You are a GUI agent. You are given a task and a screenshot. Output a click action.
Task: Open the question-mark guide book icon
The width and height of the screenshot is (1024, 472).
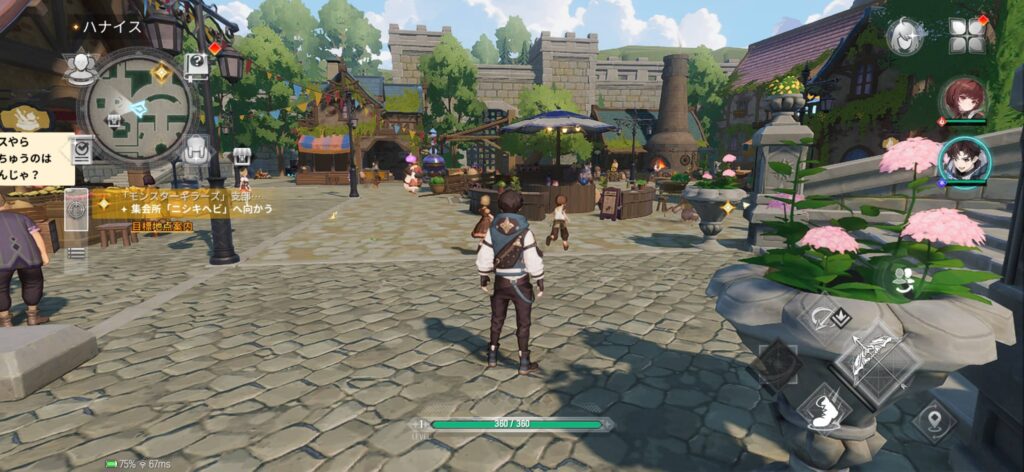coord(197,65)
